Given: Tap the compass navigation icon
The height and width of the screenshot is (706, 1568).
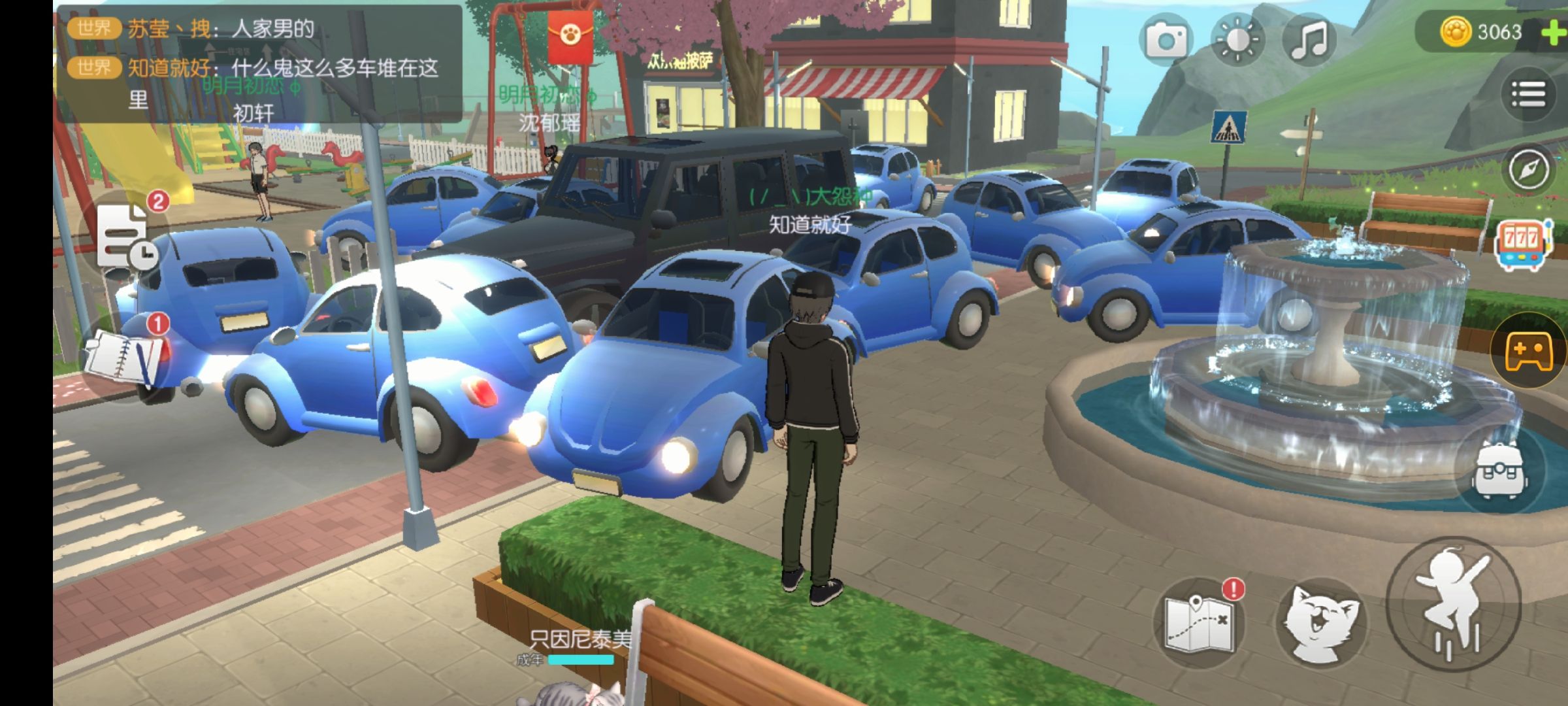Looking at the screenshot, I should point(1528,169).
